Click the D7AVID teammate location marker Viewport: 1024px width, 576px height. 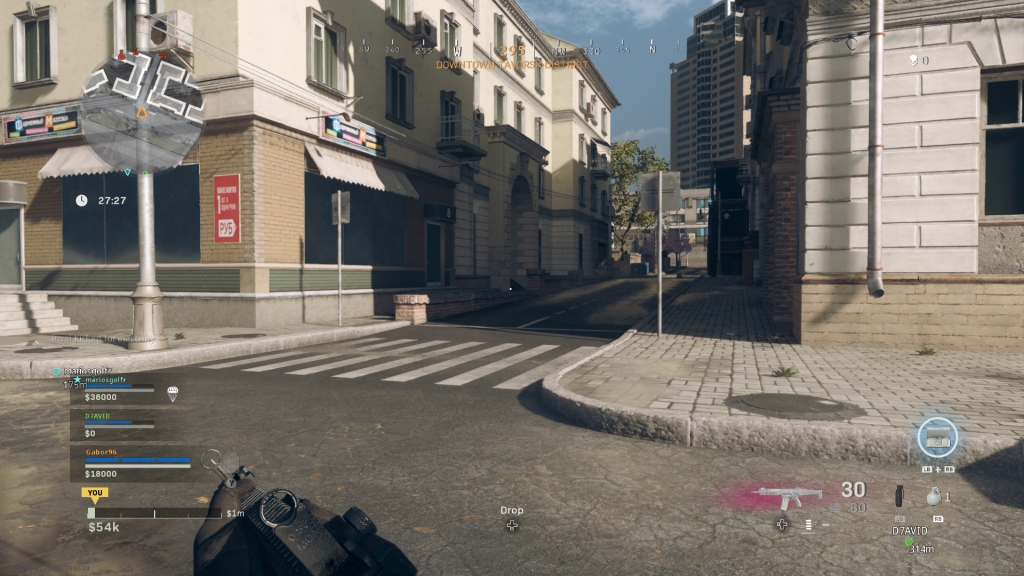(908, 541)
